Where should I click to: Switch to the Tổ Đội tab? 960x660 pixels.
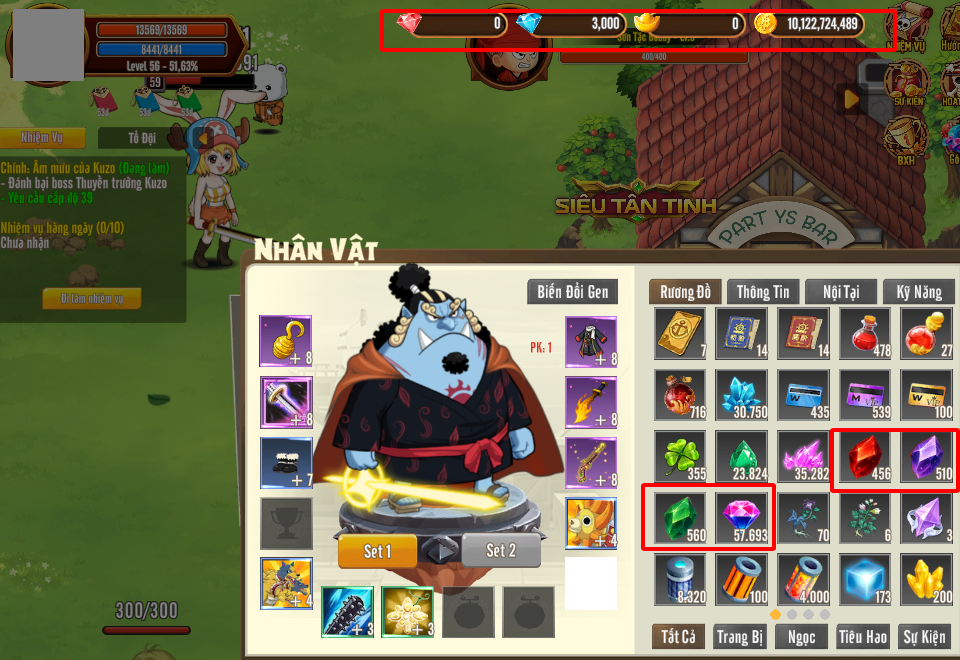click(142, 137)
